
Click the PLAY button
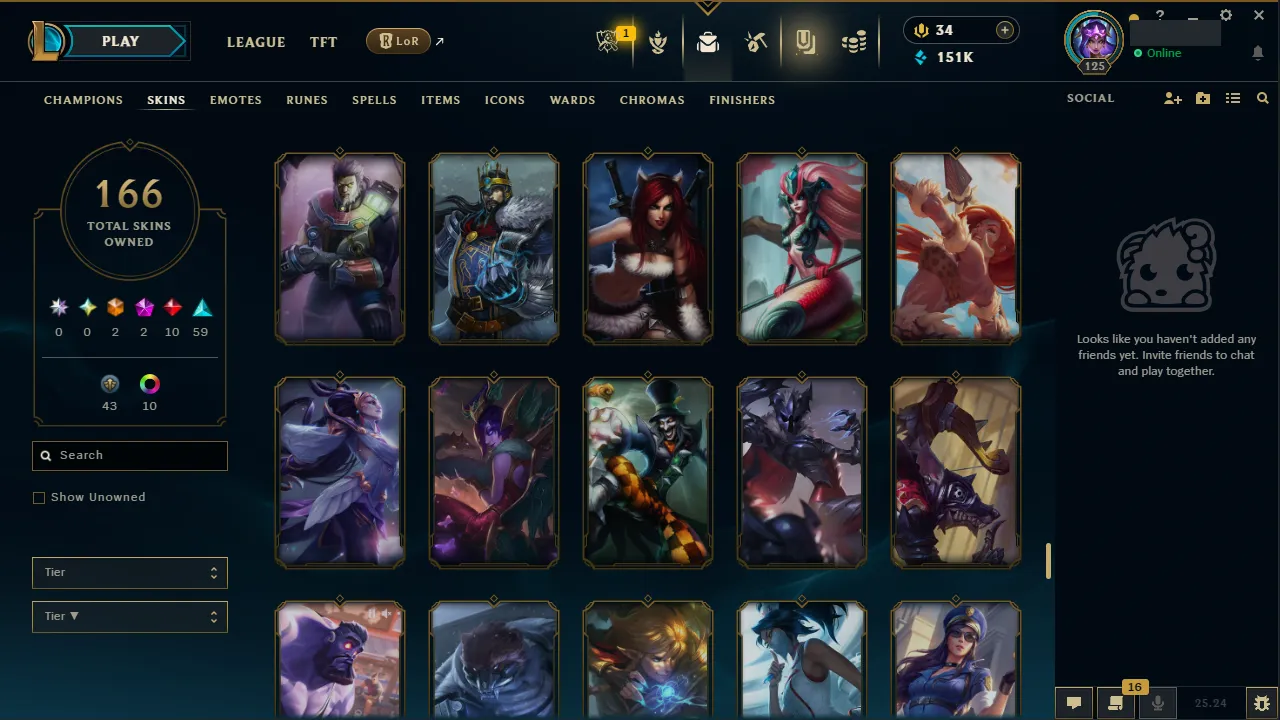(120, 41)
